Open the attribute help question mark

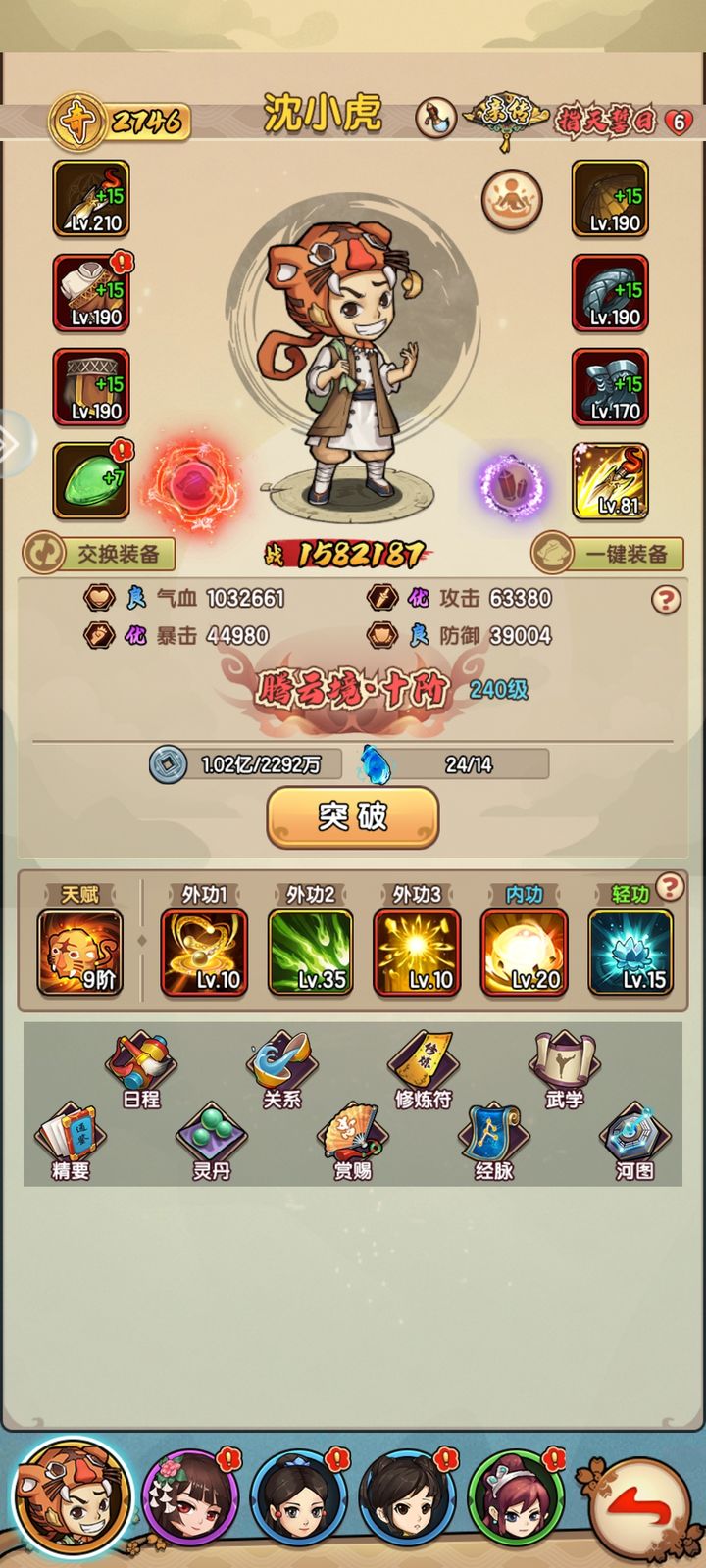click(666, 599)
